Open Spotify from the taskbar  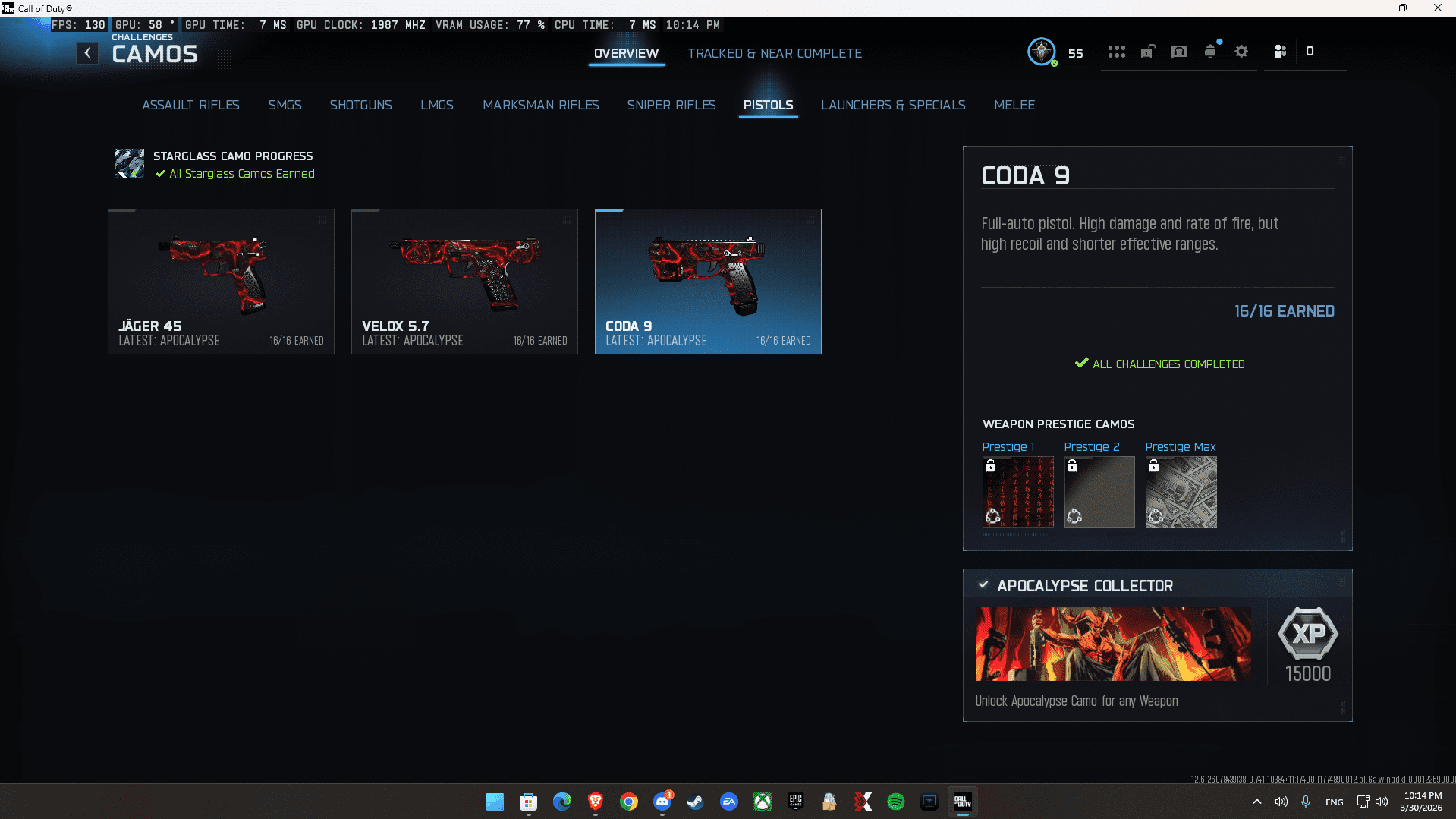[896, 802]
